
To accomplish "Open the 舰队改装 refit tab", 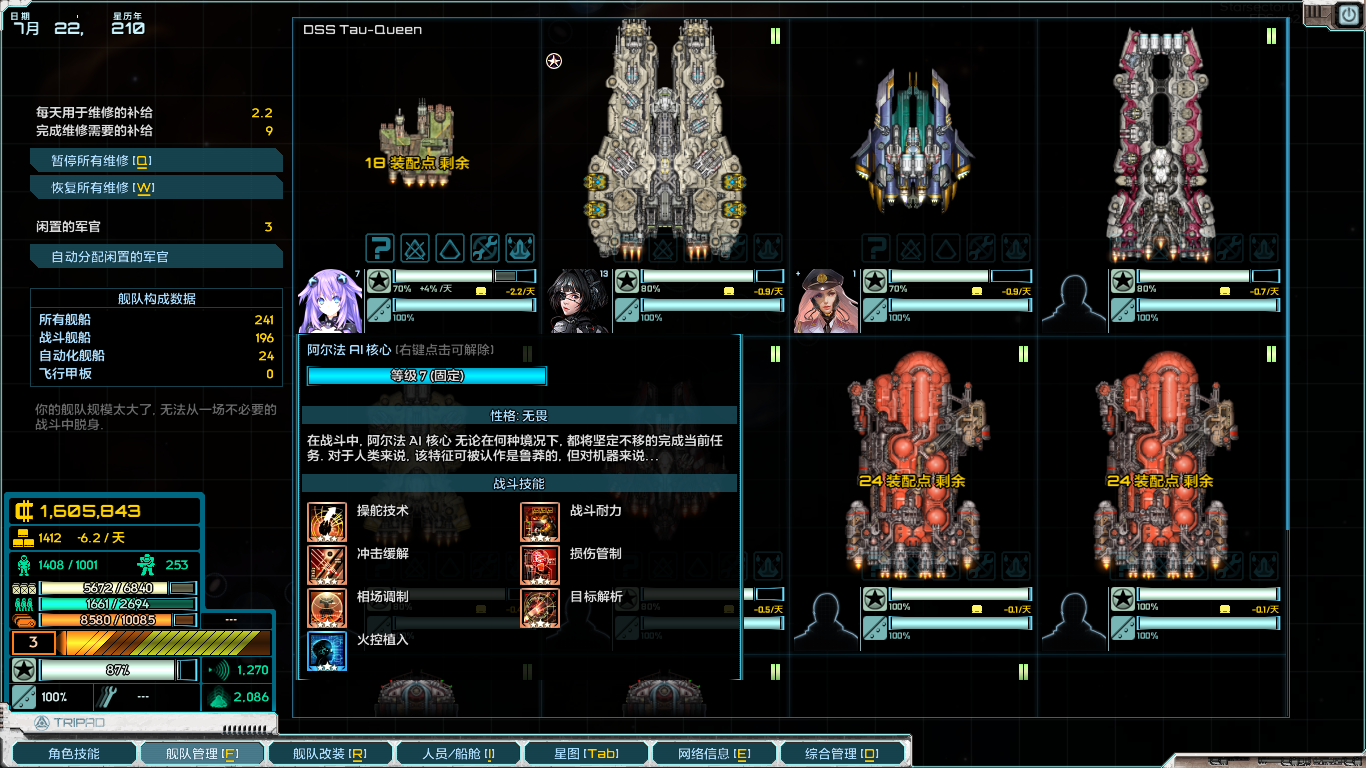I will (329, 753).
